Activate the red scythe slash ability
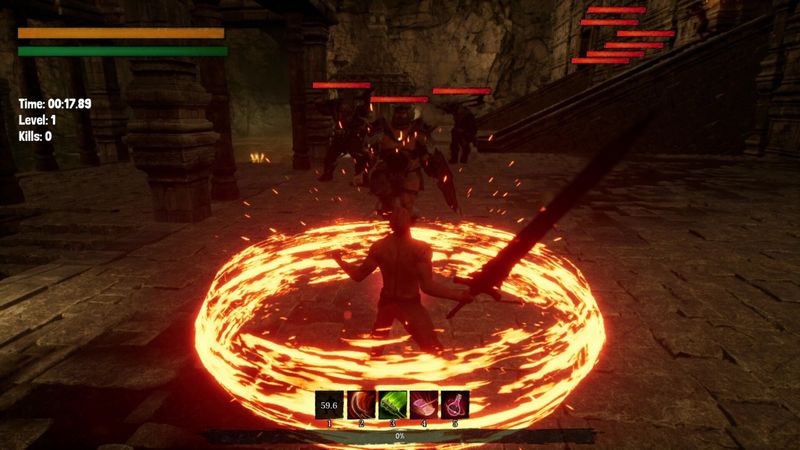Screen dimensions: 800x450 [x=360, y=404]
